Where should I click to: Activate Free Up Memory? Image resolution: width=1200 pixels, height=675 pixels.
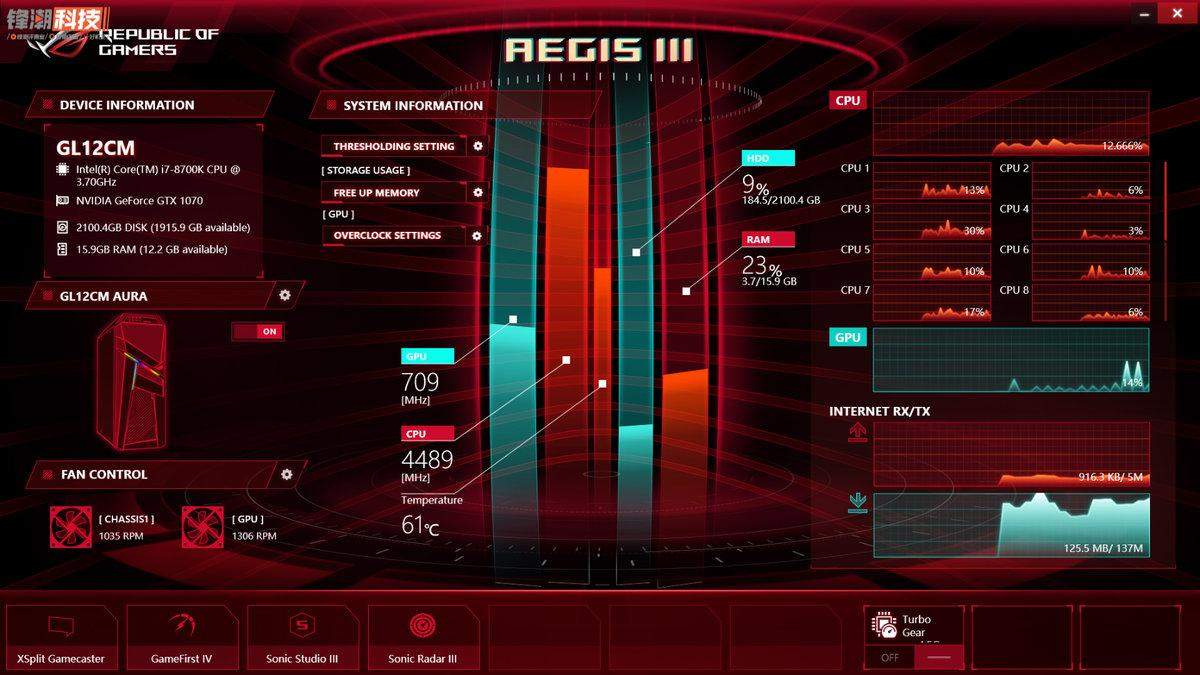click(x=393, y=192)
